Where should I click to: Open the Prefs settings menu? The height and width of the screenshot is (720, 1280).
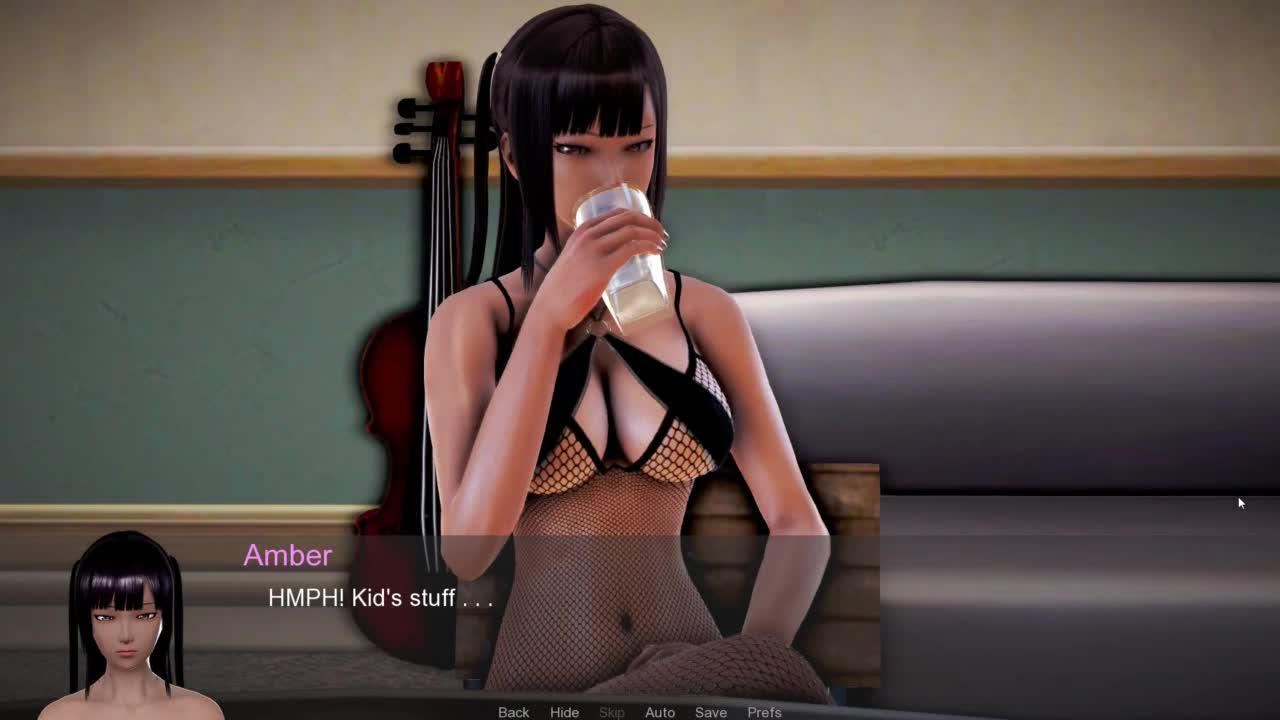pyautogui.click(x=764, y=712)
